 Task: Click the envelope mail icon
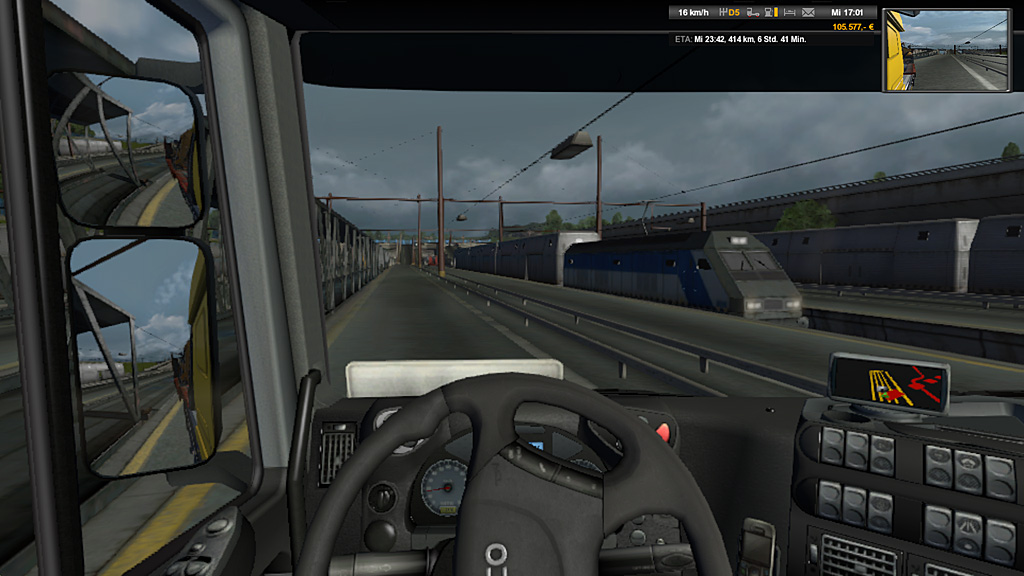[x=808, y=13]
